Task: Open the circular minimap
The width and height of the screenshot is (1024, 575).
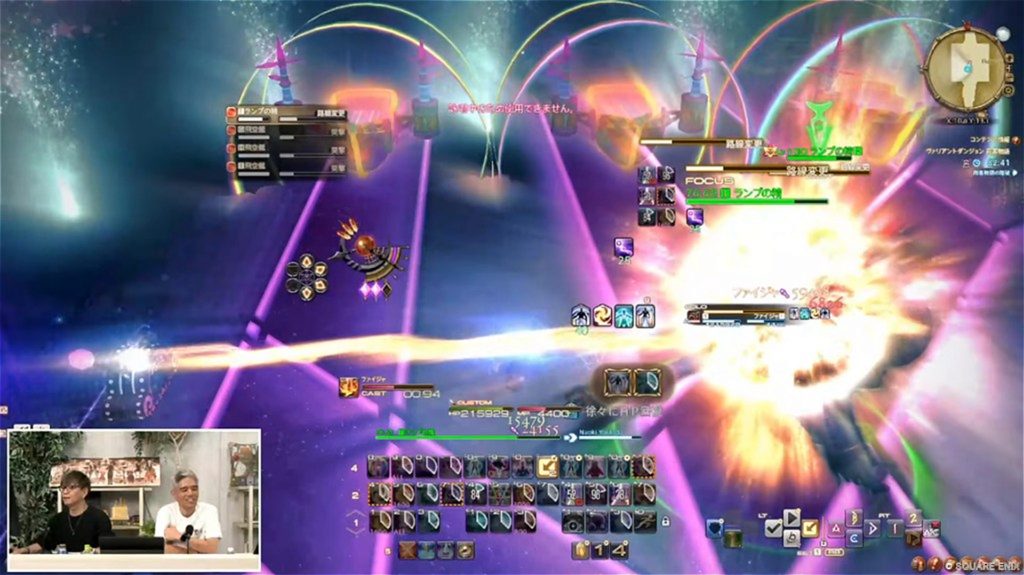Action: tap(965, 69)
